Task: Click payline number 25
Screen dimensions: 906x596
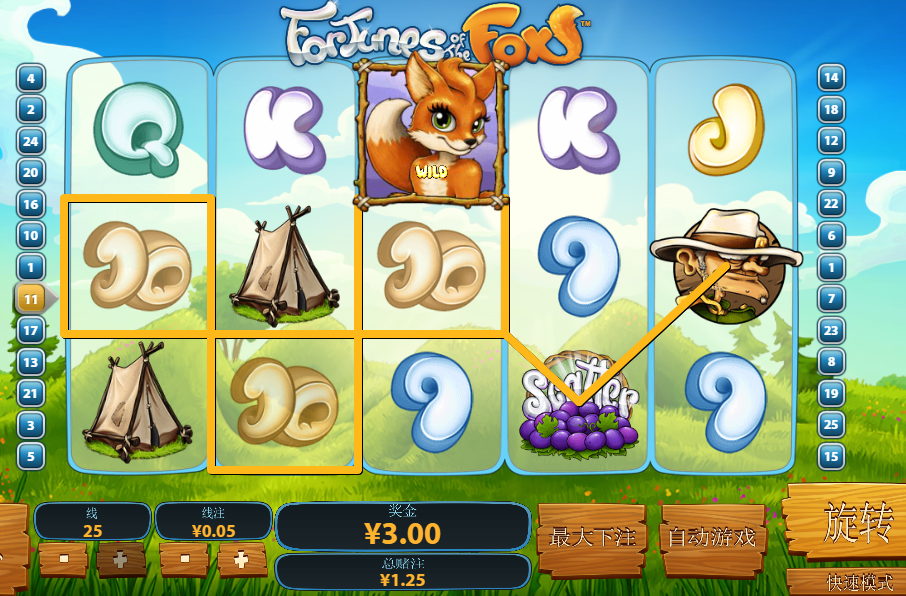Action: [x=831, y=425]
